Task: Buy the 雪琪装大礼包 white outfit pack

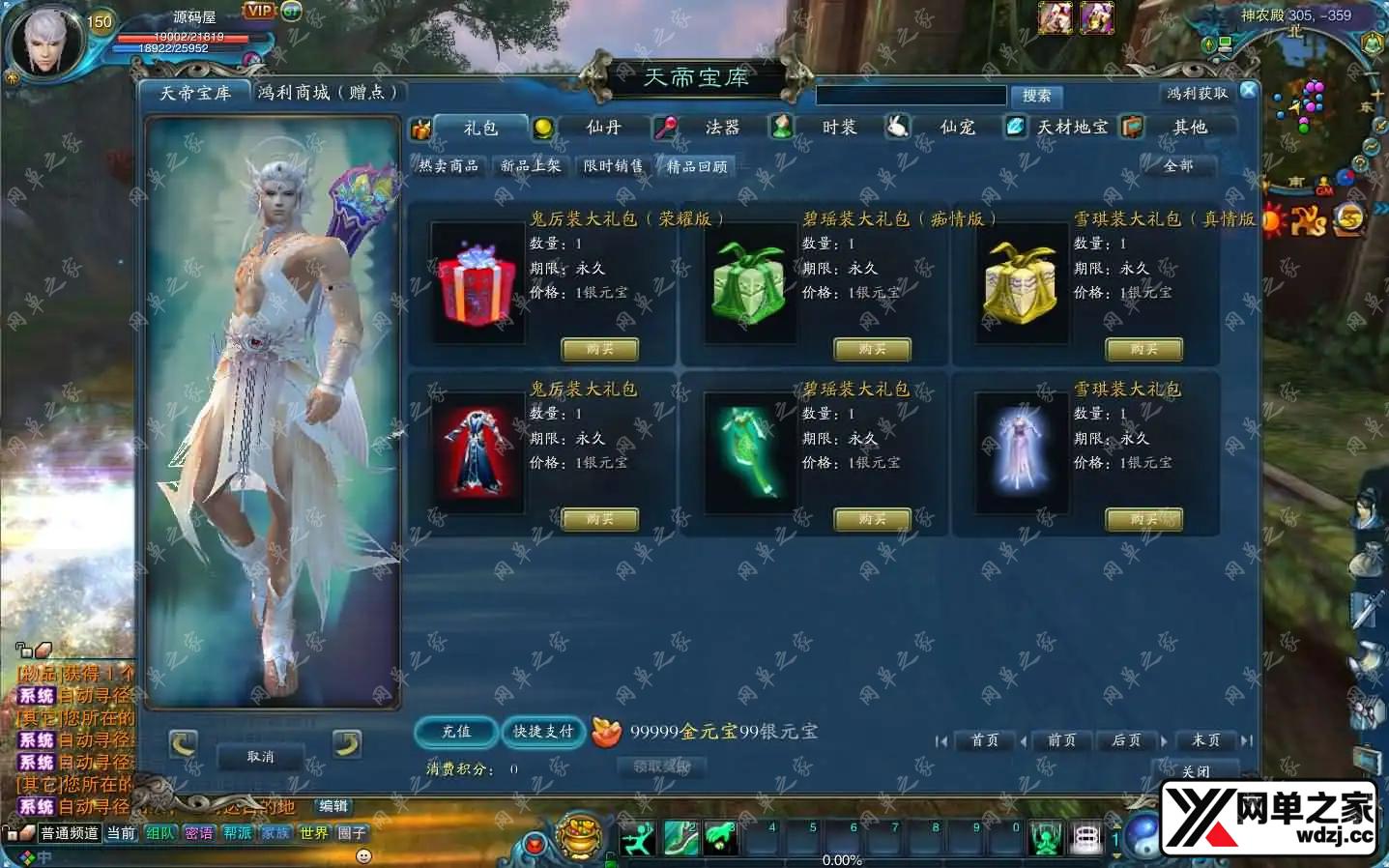Action: (1143, 520)
